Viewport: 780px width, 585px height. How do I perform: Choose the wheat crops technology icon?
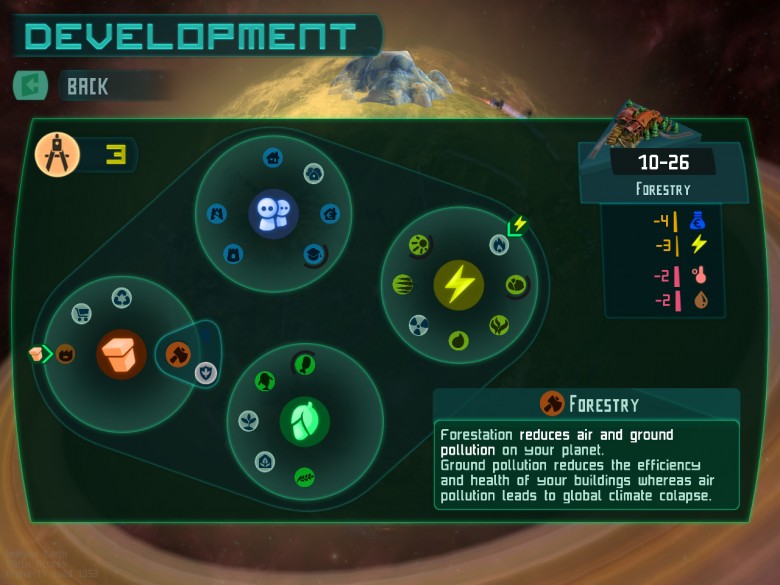pos(305,476)
